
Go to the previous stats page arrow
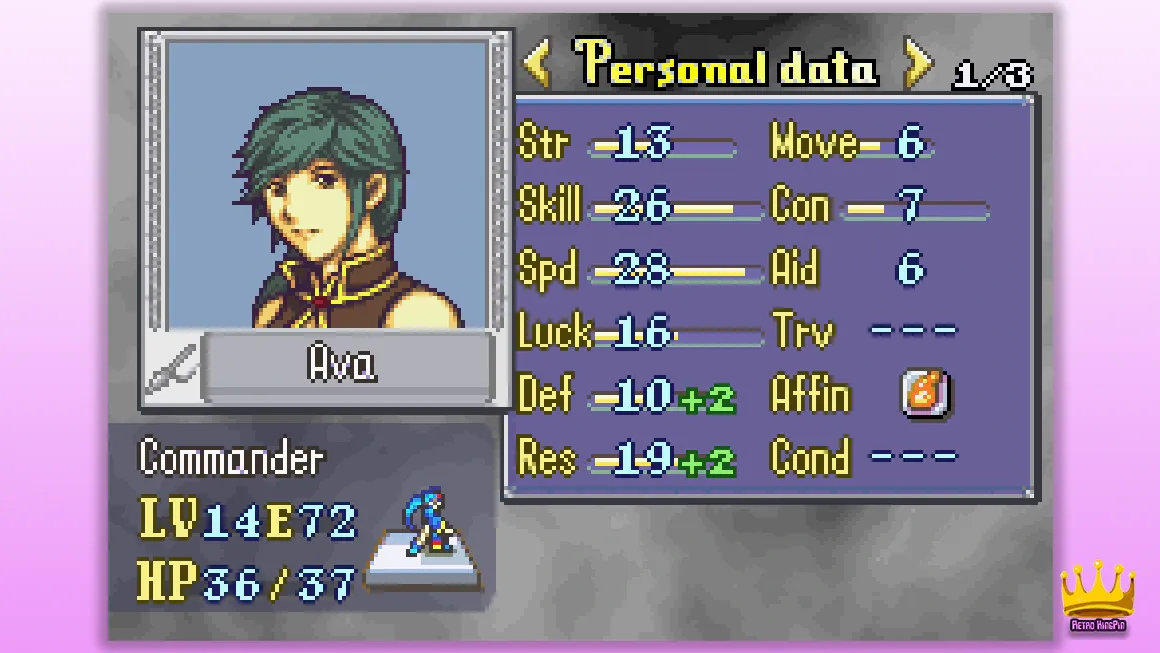(x=538, y=65)
